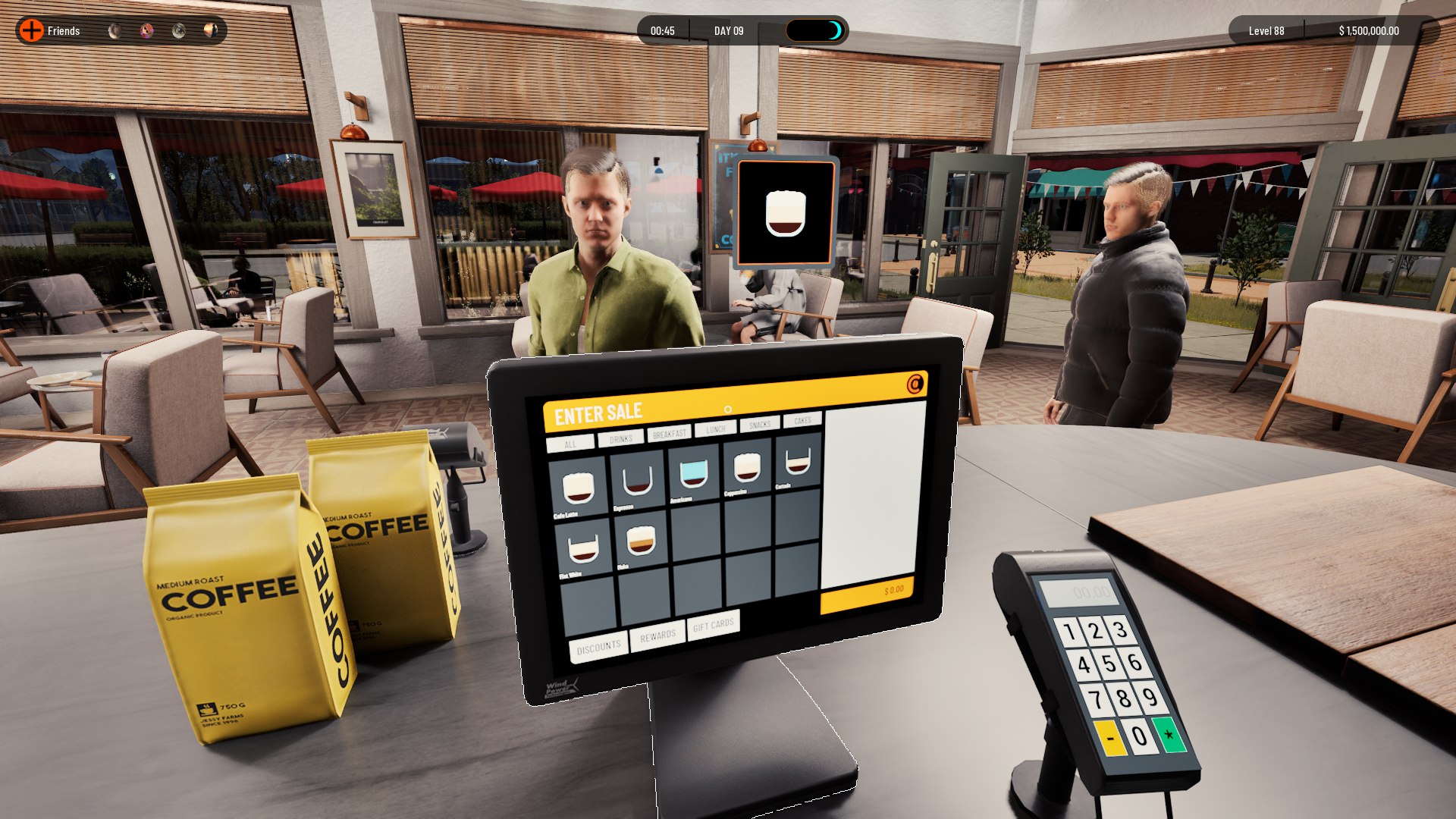This screenshot has width=1456, height=819.
Task: Open the DISCOUNTS option
Action: click(598, 648)
